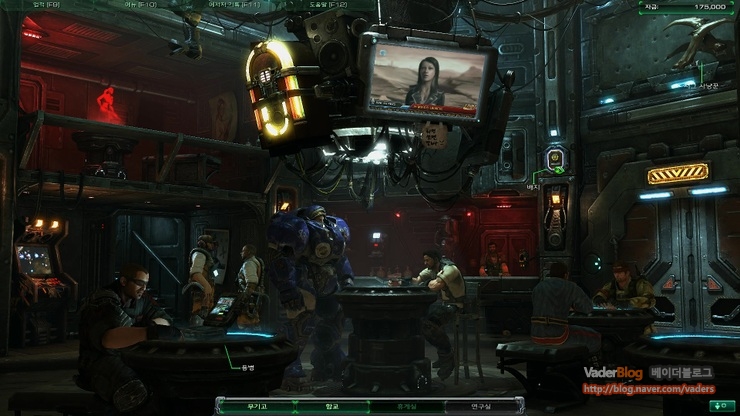The width and height of the screenshot is (740, 416).
Task: Select the 용병 mercenary hotspot label
Action: [x=248, y=368]
